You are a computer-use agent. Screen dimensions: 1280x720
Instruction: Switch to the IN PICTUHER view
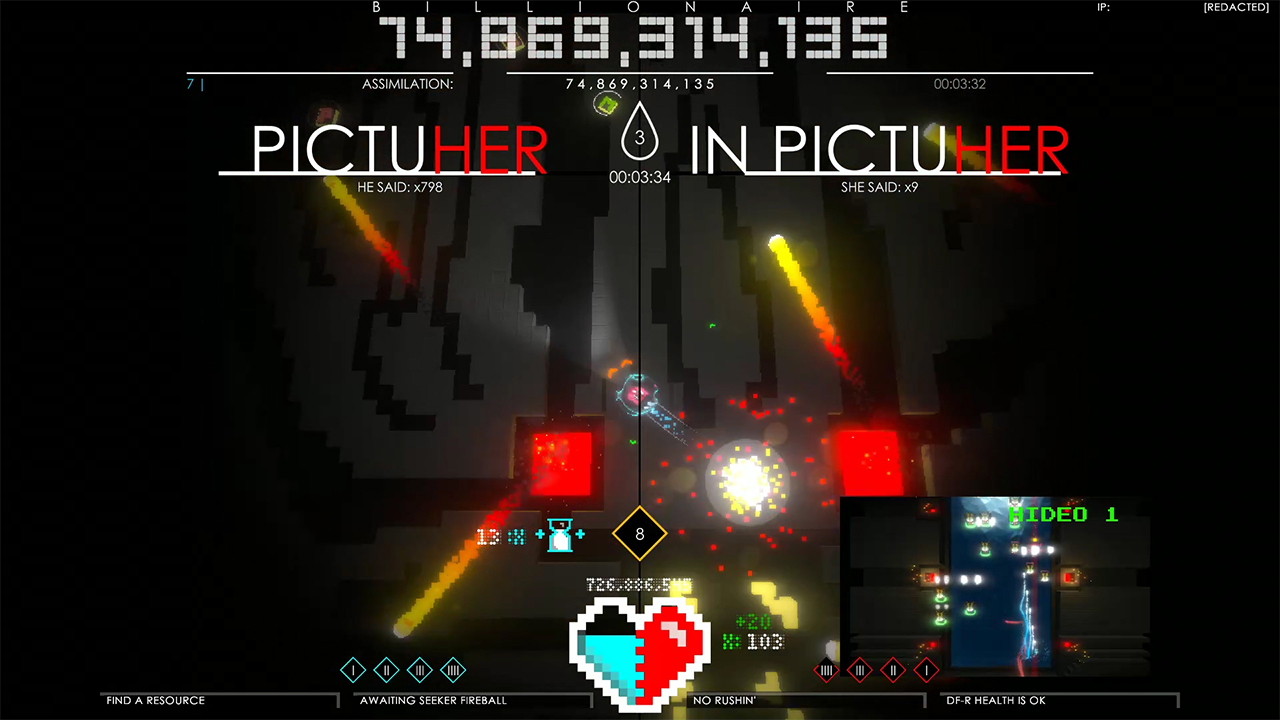pyautogui.click(x=877, y=147)
